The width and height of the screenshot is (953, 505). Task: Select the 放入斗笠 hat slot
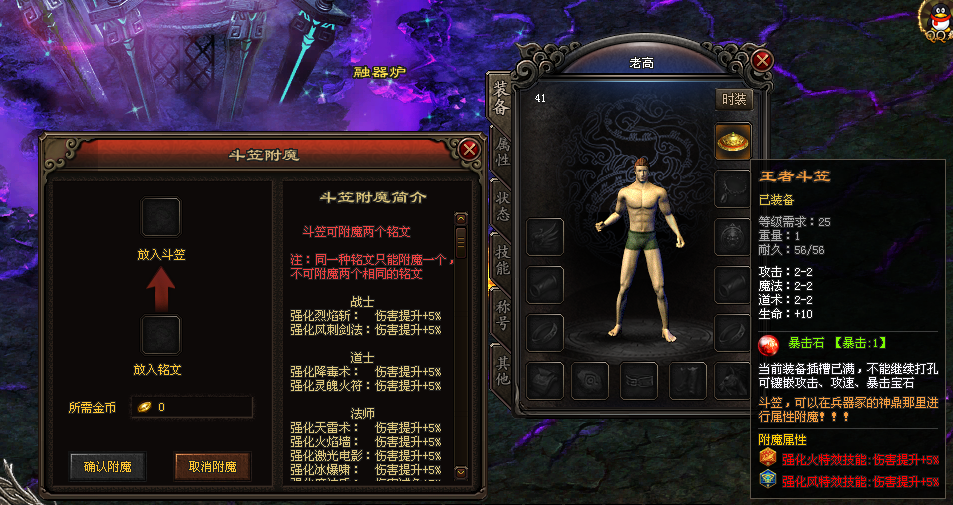[x=161, y=217]
